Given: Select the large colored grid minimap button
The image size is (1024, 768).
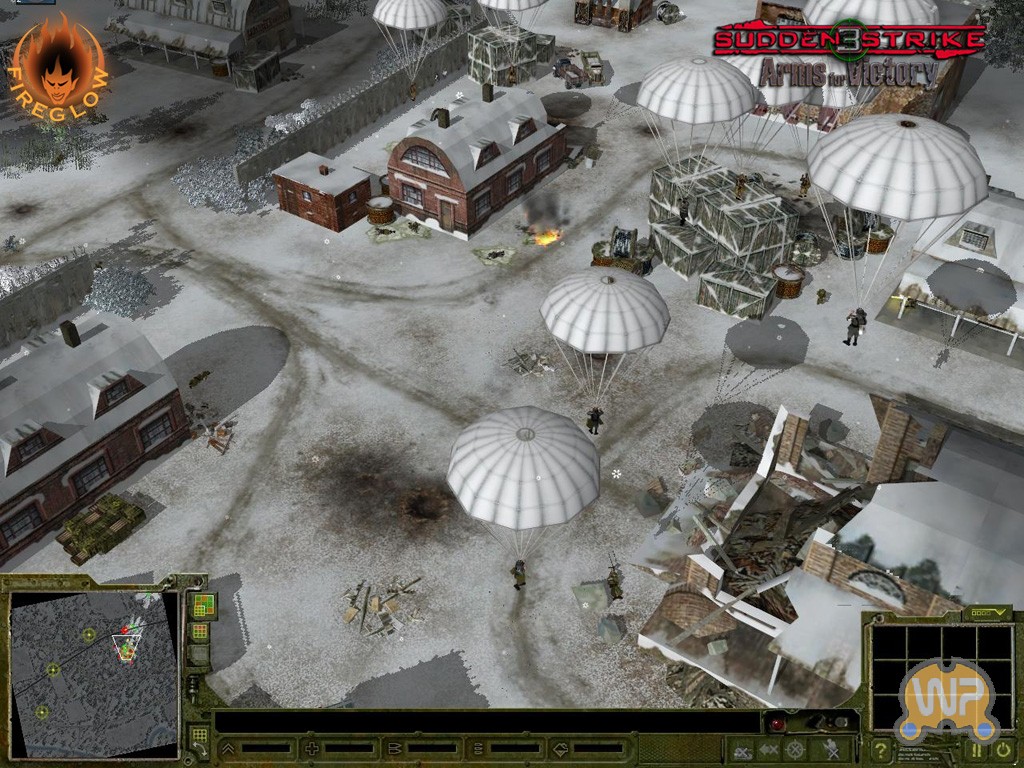Looking at the screenshot, I should pyautogui.click(x=203, y=605).
